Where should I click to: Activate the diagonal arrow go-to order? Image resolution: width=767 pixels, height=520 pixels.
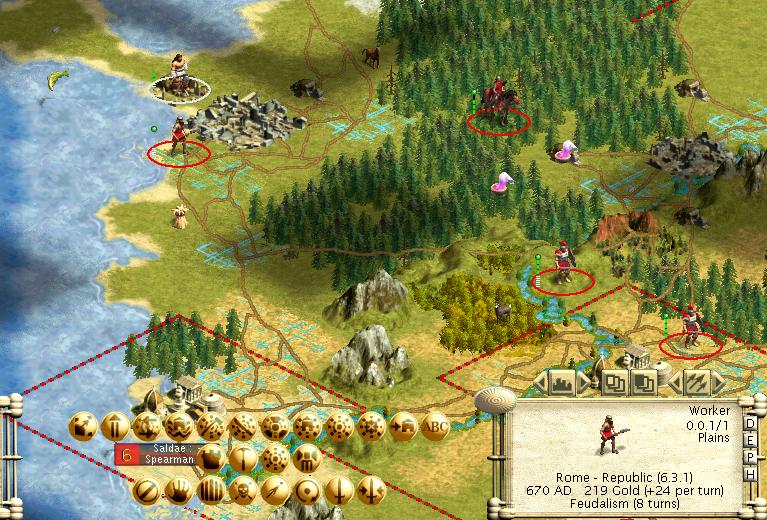pyautogui.click(x=82, y=426)
